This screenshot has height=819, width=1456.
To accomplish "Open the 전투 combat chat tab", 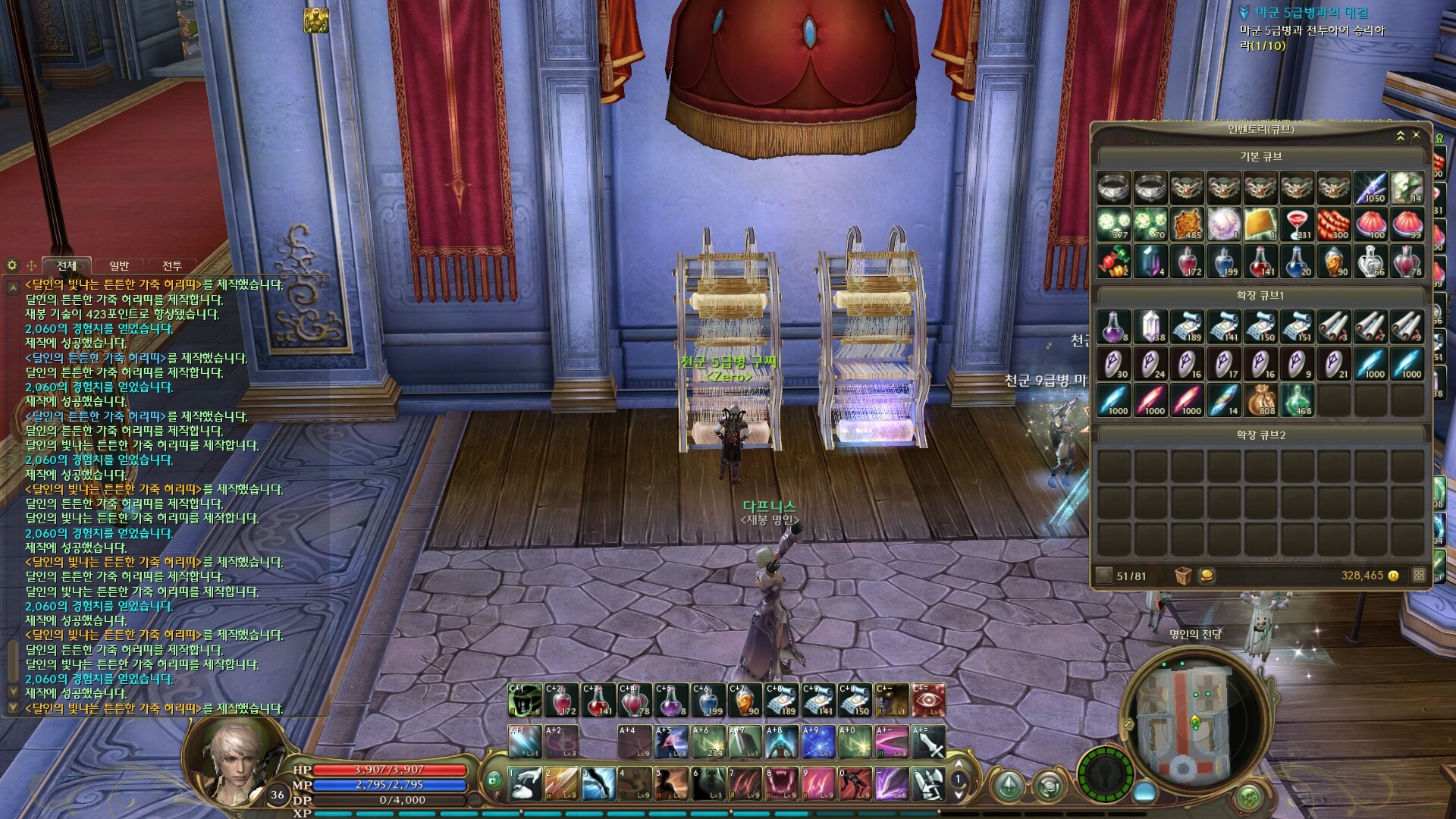I will click(x=172, y=265).
